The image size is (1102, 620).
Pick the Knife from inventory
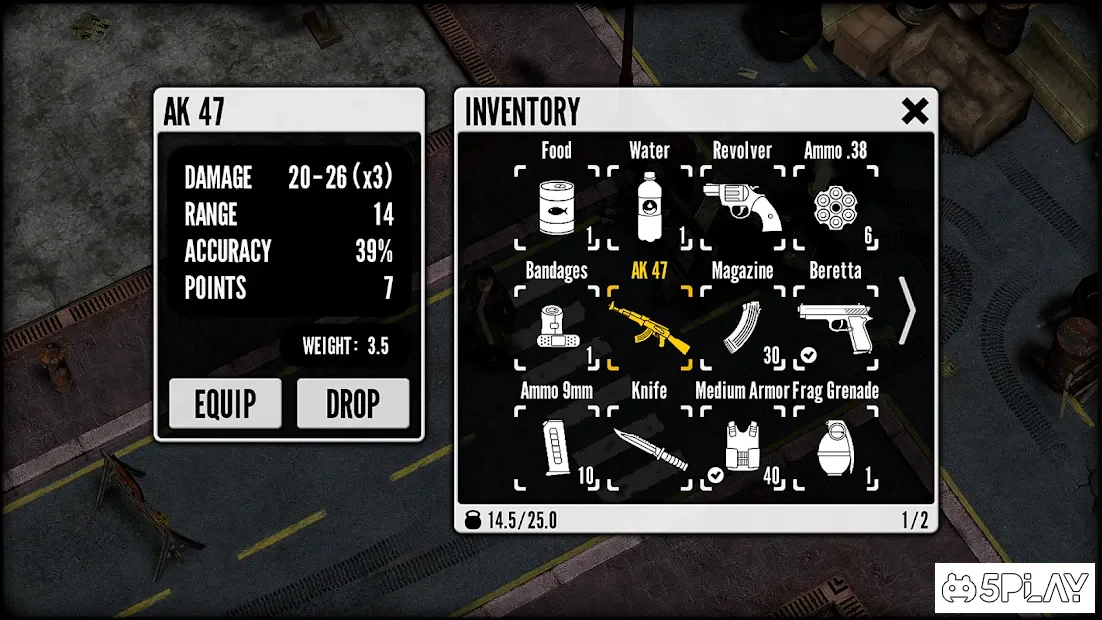pos(650,447)
